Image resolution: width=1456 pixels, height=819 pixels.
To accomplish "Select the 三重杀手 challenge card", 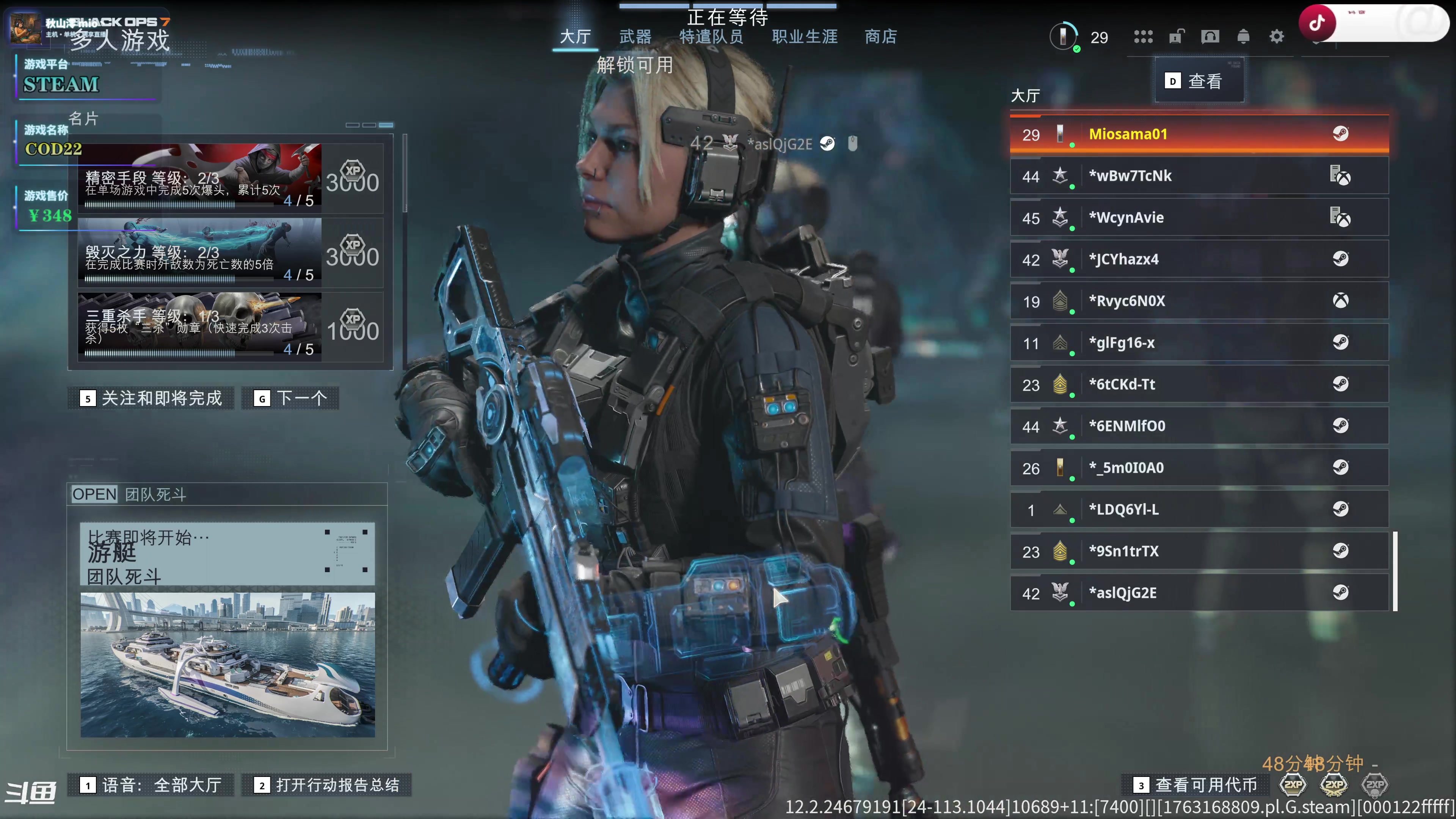I will [230, 327].
